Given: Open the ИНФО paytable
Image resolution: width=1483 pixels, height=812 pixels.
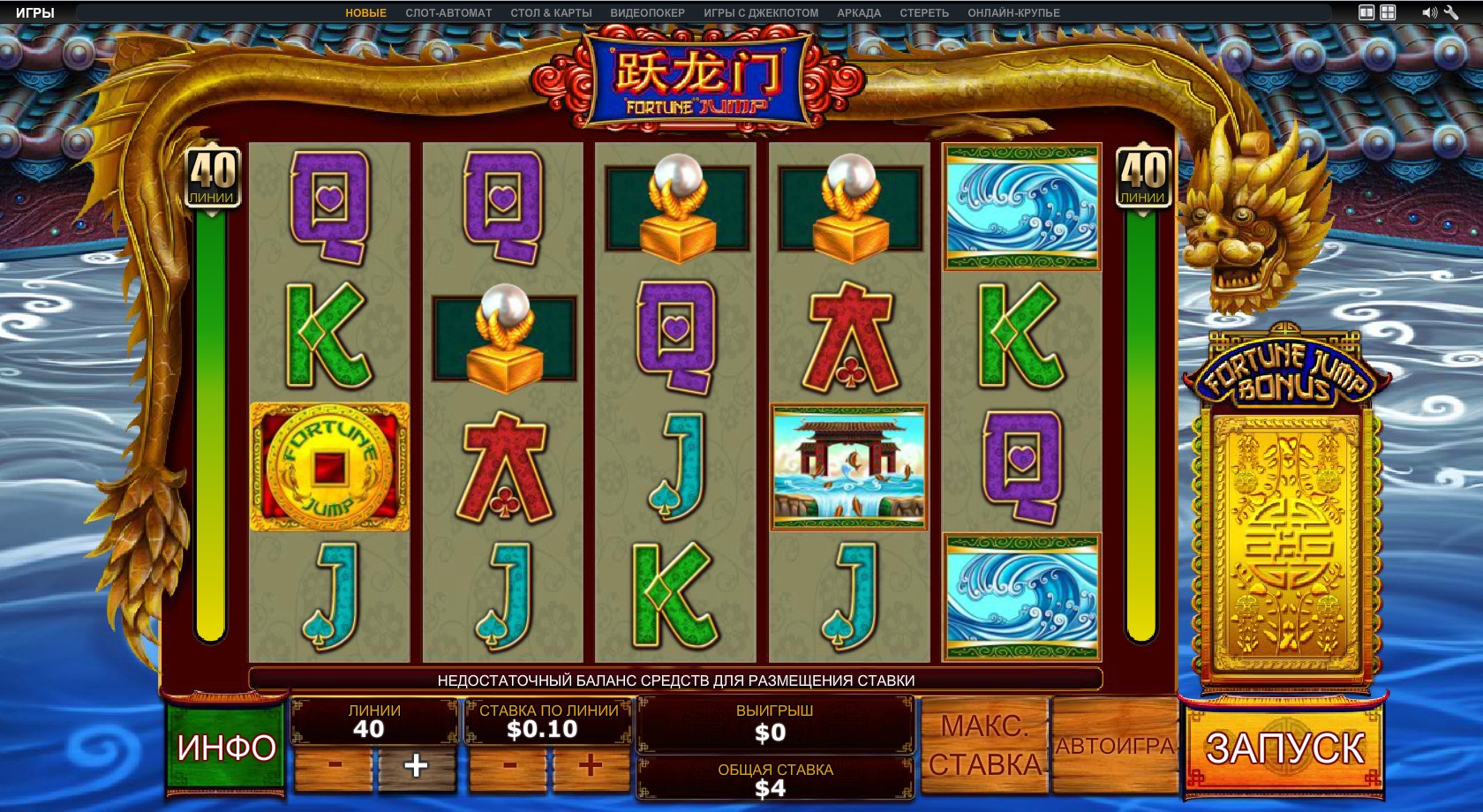Looking at the screenshot, I should tap(226, 748).
